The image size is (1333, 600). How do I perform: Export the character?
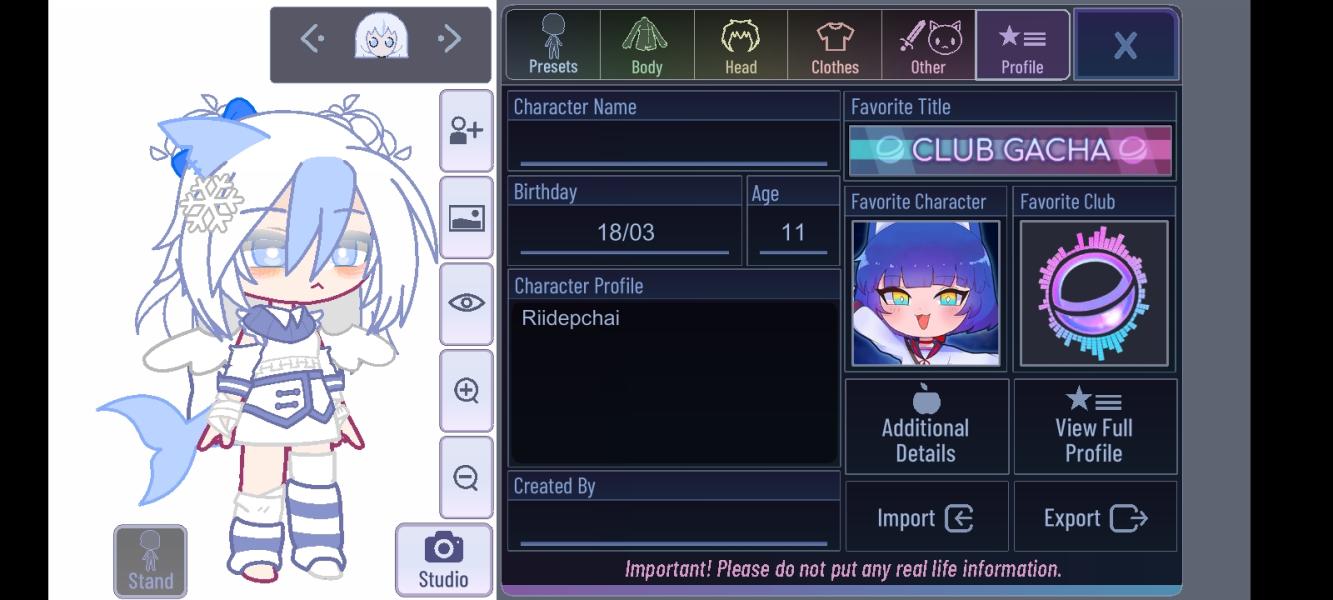click(1095, 517)
